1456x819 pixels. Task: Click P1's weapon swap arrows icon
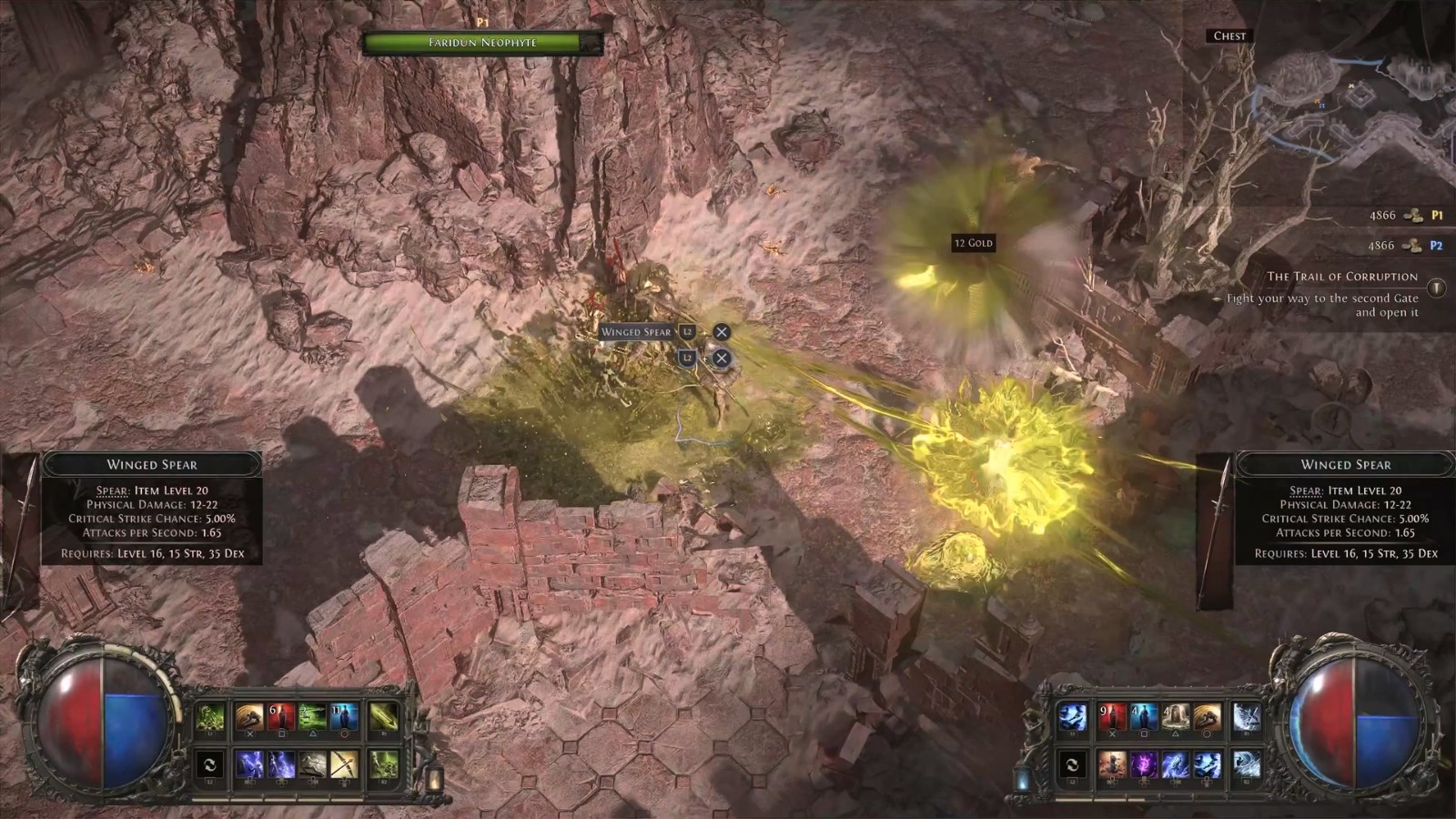tap(210, 765)
